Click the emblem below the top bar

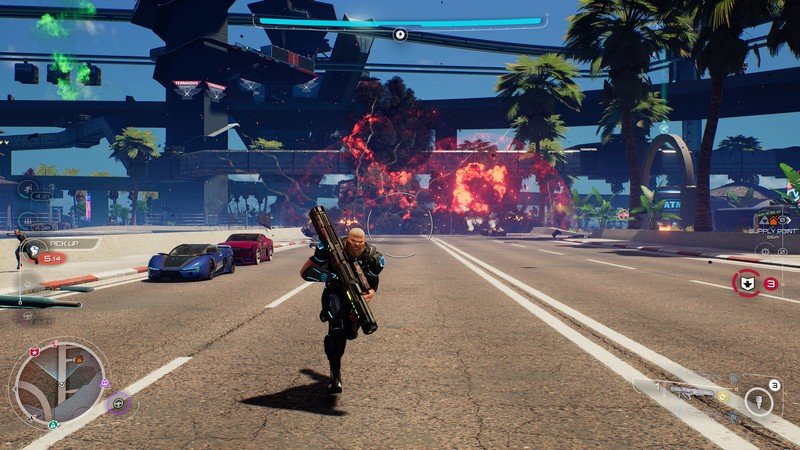point(400,35)
